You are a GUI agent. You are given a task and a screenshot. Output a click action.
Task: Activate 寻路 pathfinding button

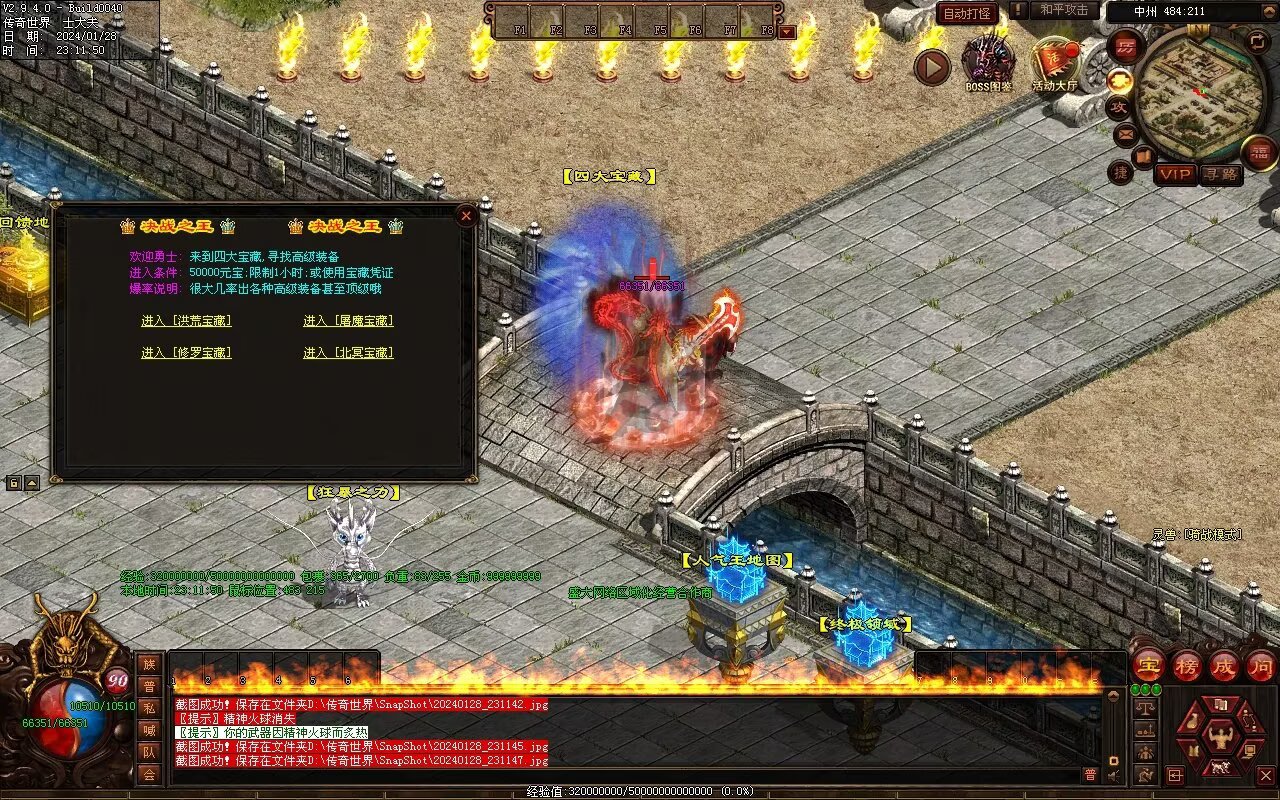[1220, 174]
